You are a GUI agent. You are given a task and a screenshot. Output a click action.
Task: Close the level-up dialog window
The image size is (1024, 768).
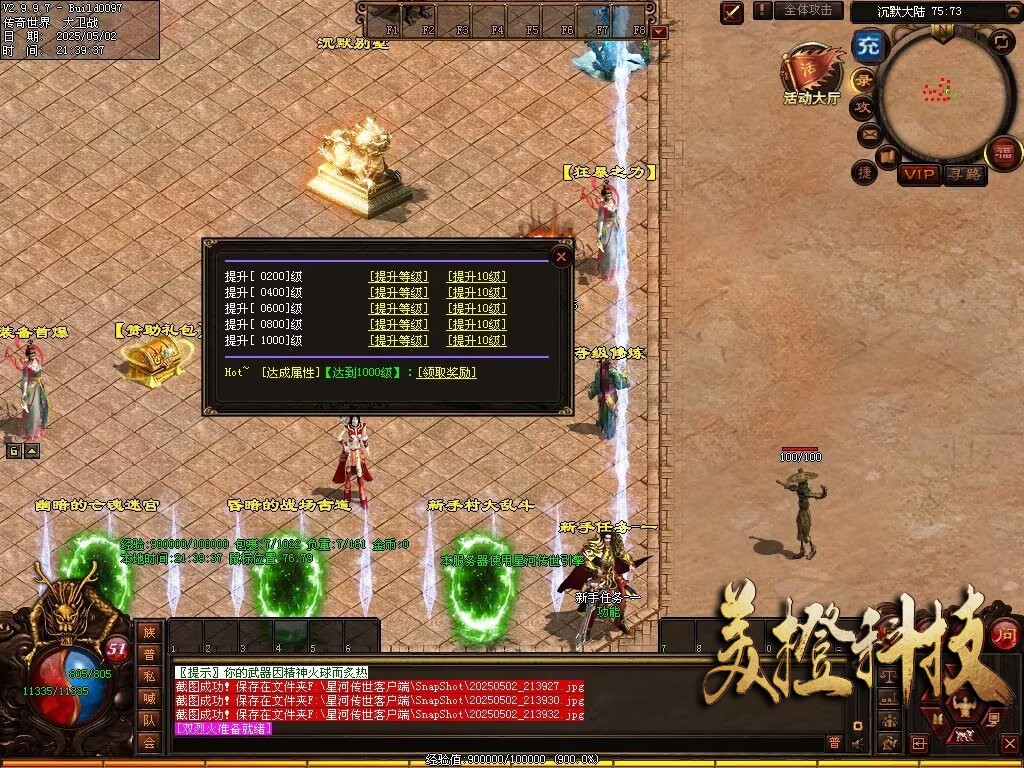click(x=562, y=257)
